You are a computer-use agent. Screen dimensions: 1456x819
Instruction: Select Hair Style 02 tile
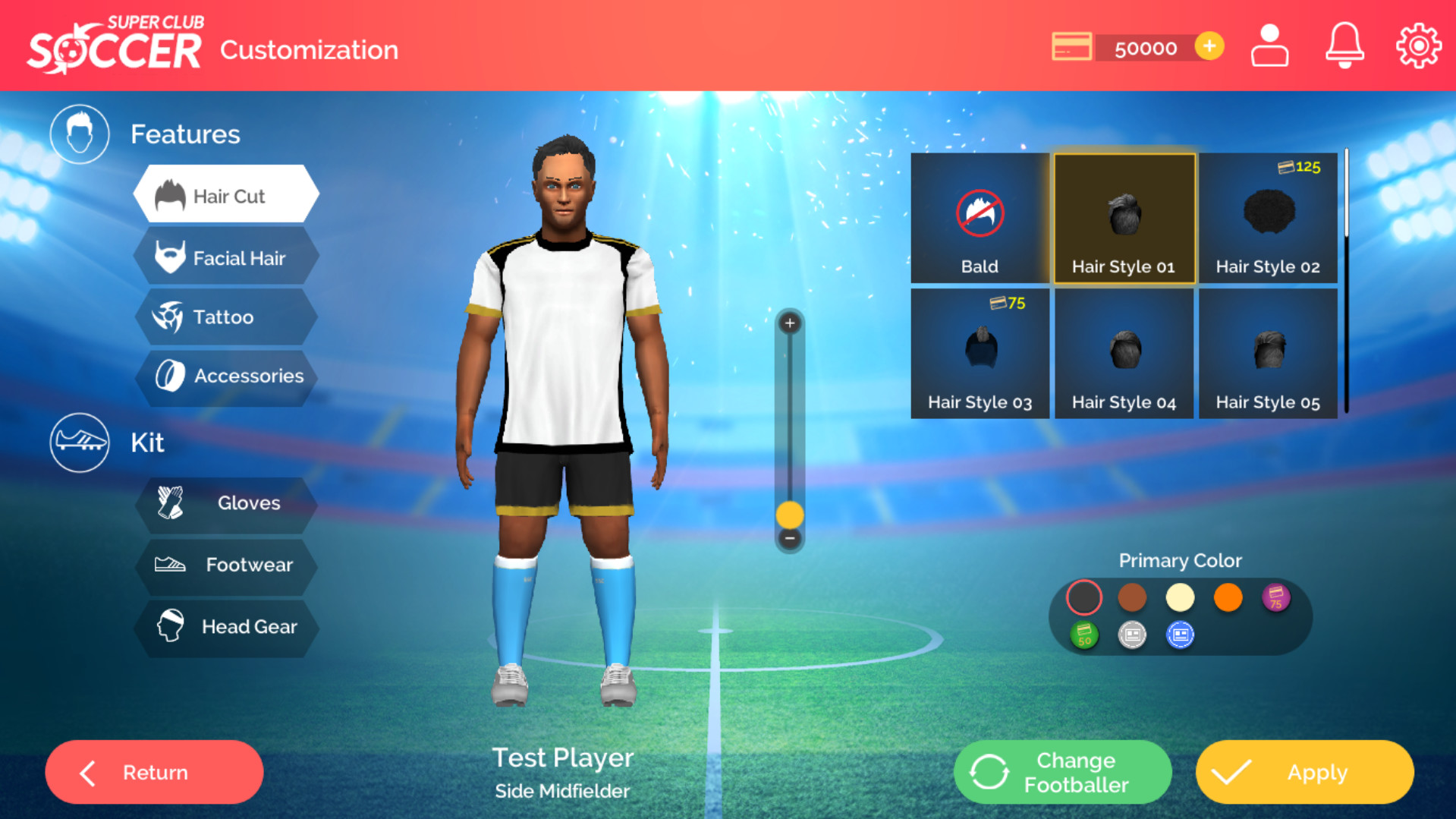1268,219
